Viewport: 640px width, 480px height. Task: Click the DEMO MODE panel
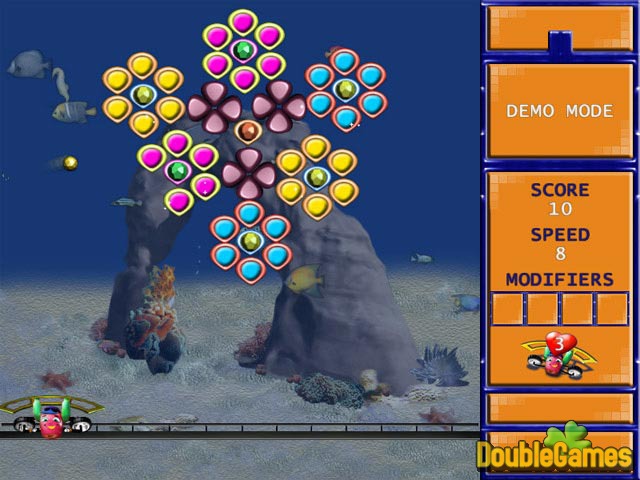[559, 111]
